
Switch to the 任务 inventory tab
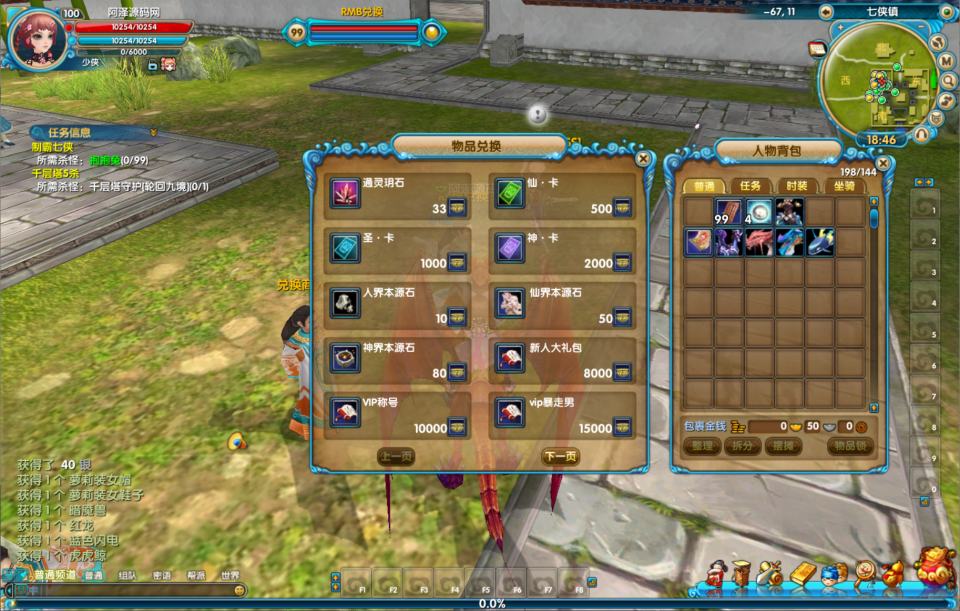750,186
